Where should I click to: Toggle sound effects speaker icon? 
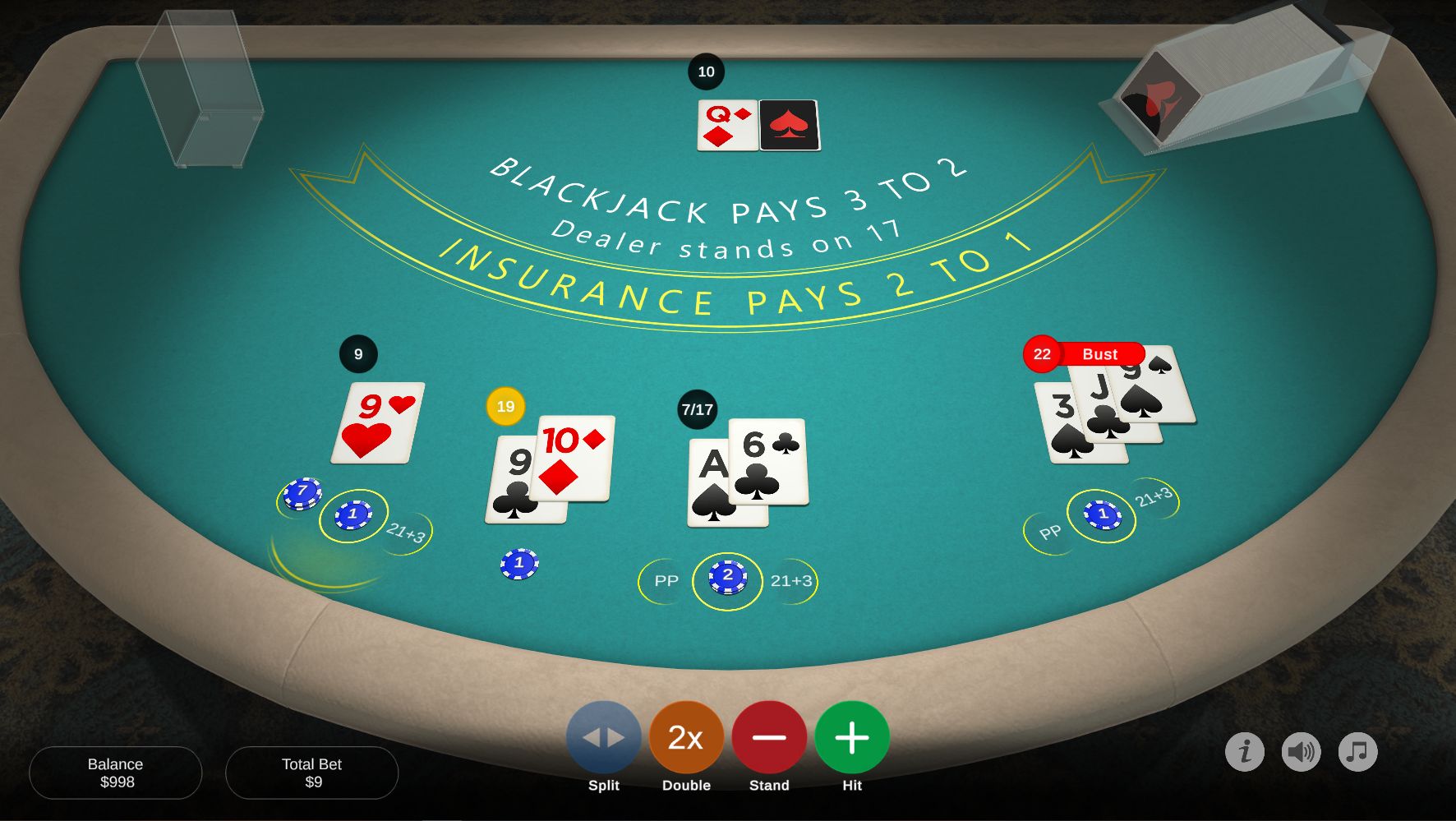(1302, 751)
